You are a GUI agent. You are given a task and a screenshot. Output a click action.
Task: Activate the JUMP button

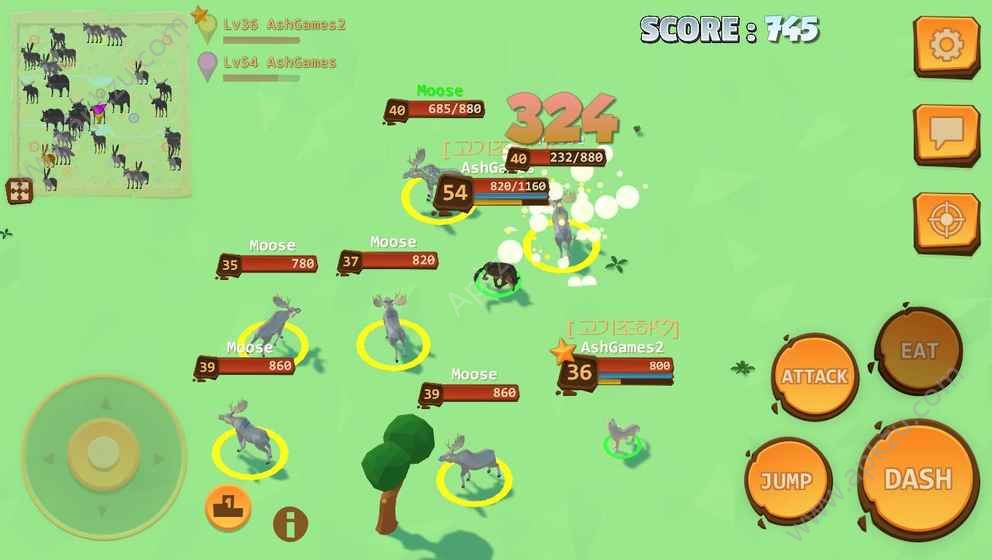pos(787,481)
